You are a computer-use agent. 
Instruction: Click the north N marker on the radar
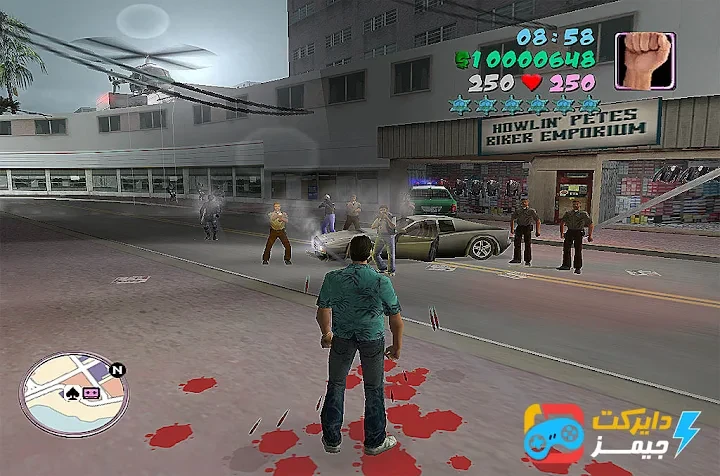(118, 370)
